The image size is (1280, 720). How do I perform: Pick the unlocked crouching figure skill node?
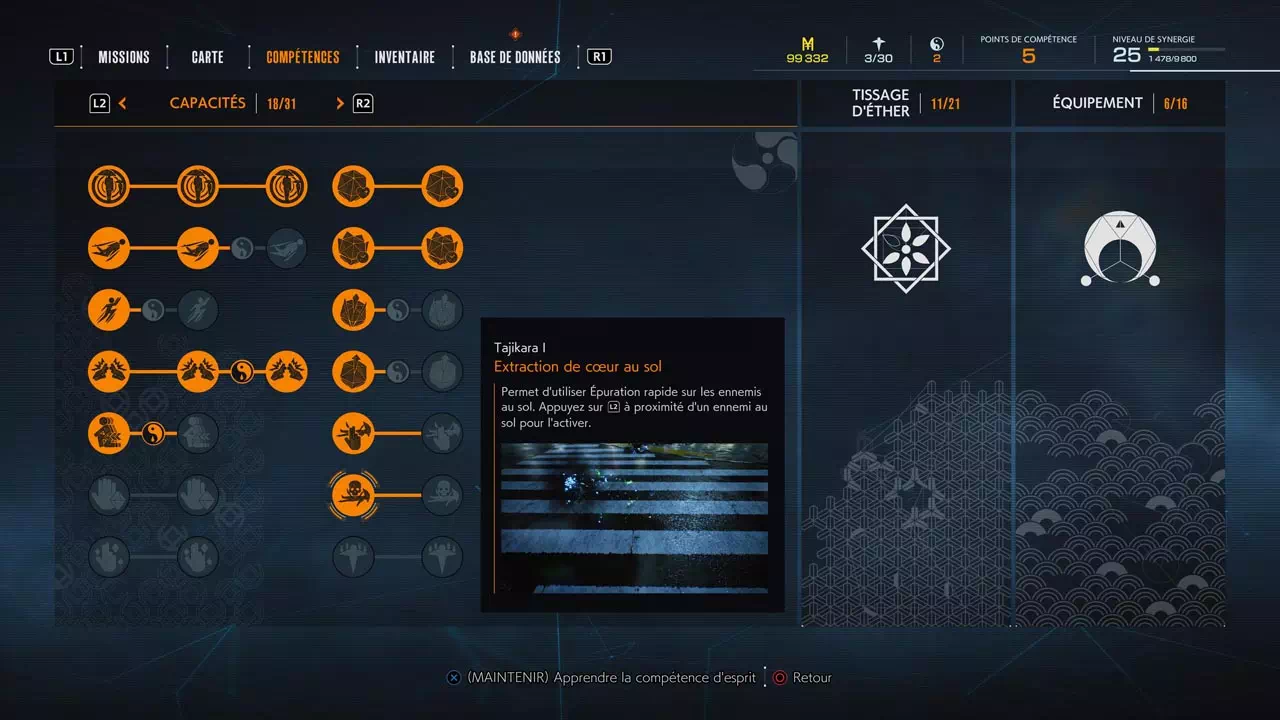(109, 433)
